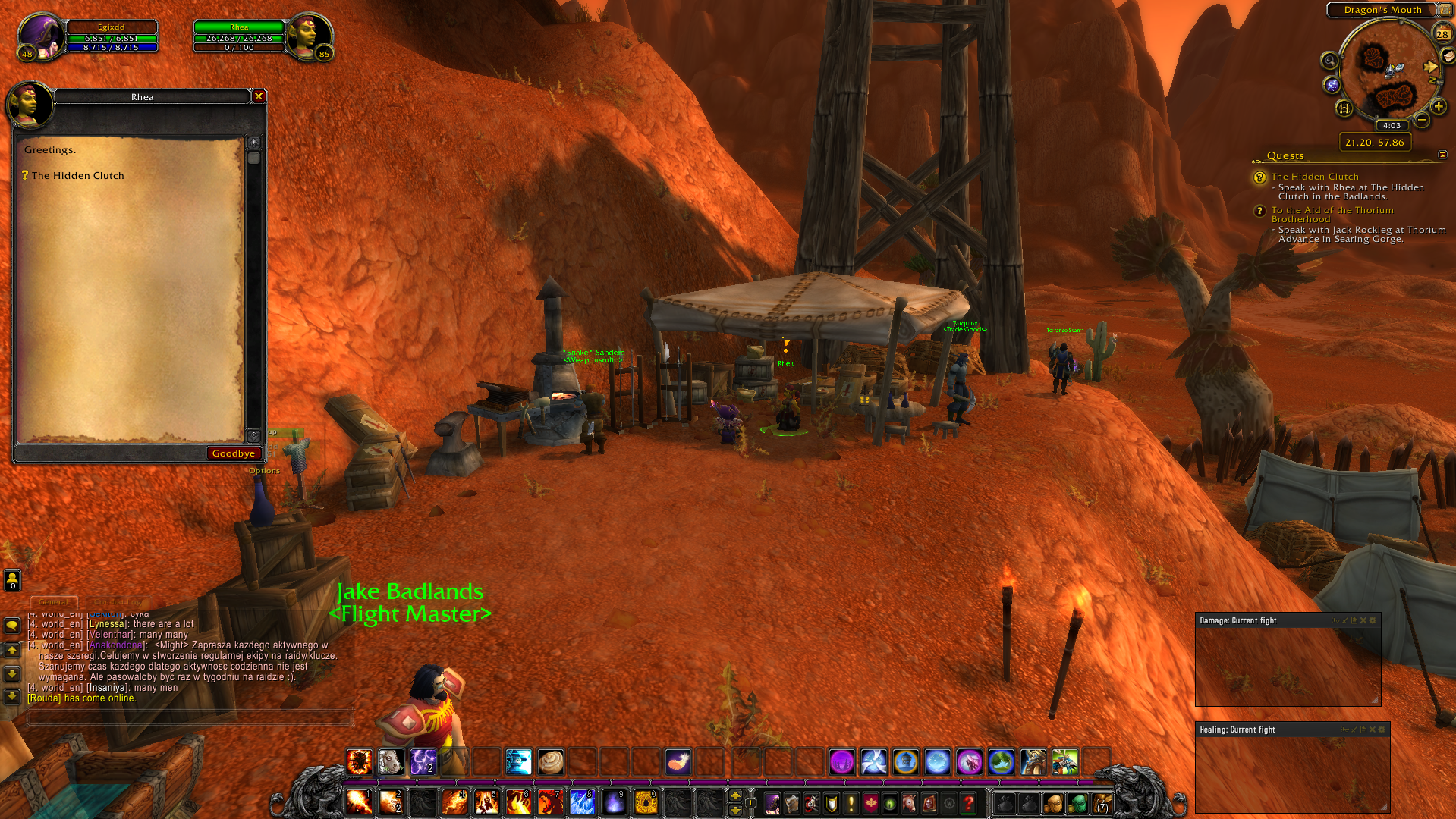Switch to the General chat tab

pyautogui.click(x=54, y=602)
